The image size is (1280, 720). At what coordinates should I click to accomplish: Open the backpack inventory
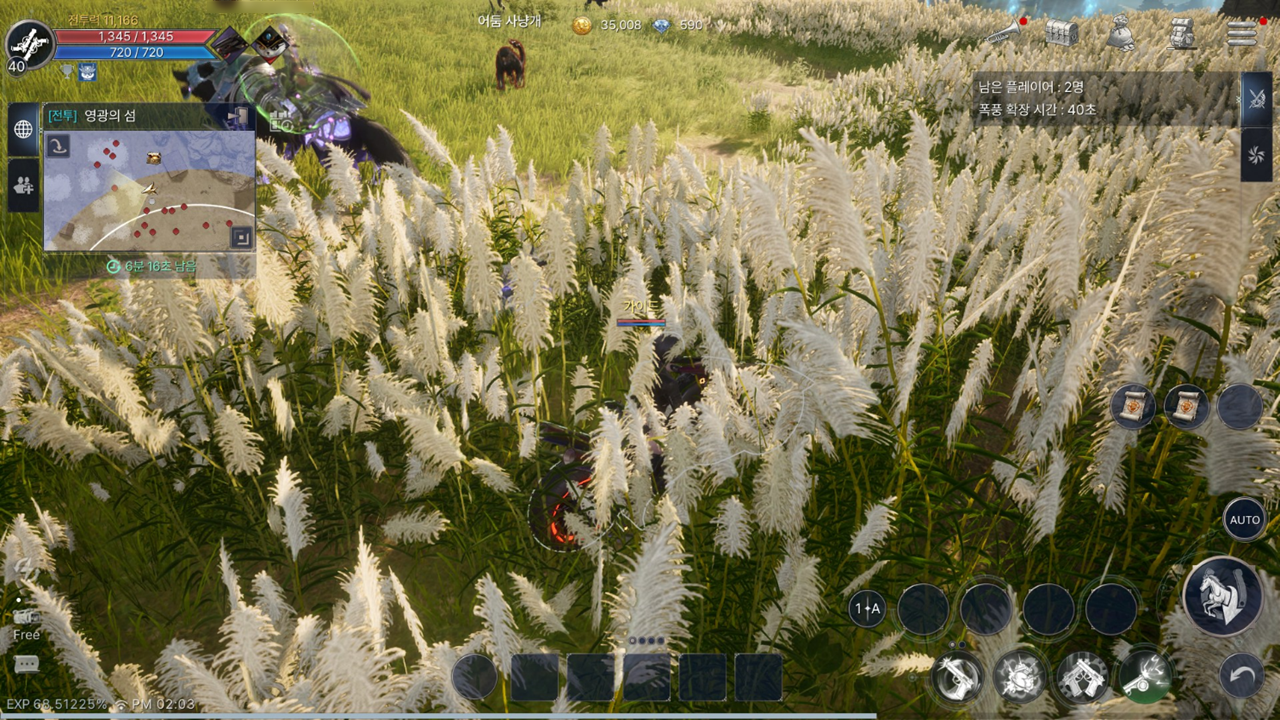pyautogui.click(x=1183, y=33)
